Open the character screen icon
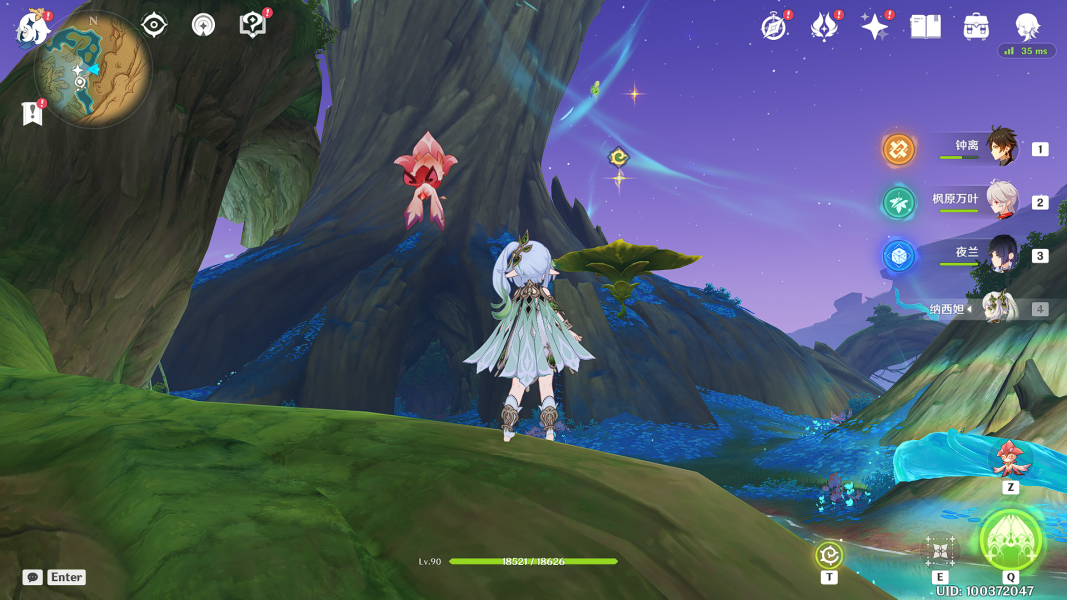Screen dimensions: 1067x600 pyautogui.click(x=1027, y=27)
